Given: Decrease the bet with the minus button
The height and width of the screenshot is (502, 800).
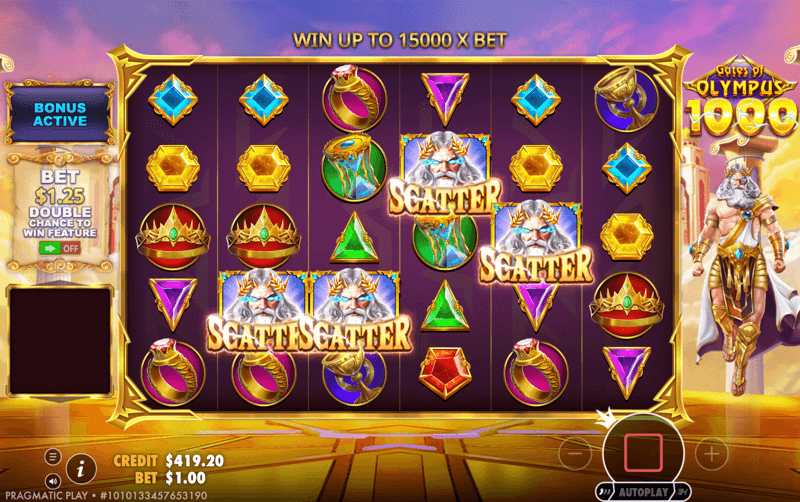Looking at the screenshot, I should 575,455.
